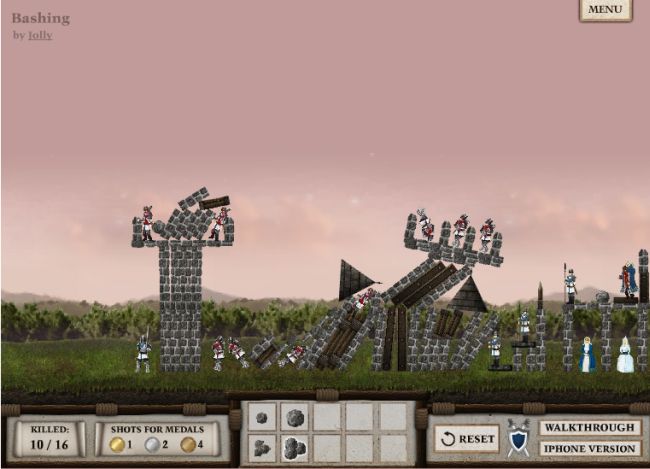This screenshot has width=650, height=469.
Task: Open the iPhone Version link
Action: [x=589, y=448]
